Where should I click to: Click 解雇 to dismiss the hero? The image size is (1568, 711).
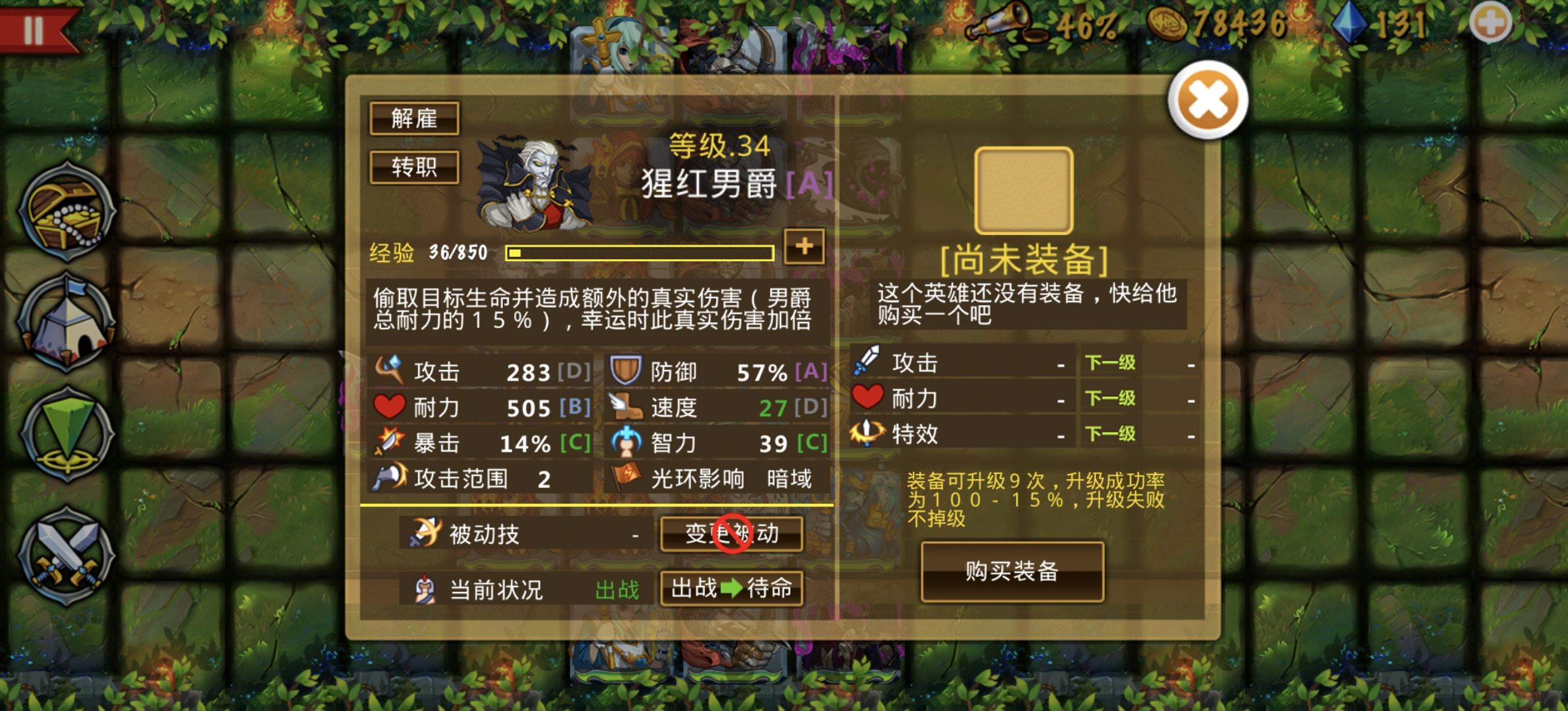(416, 119)
